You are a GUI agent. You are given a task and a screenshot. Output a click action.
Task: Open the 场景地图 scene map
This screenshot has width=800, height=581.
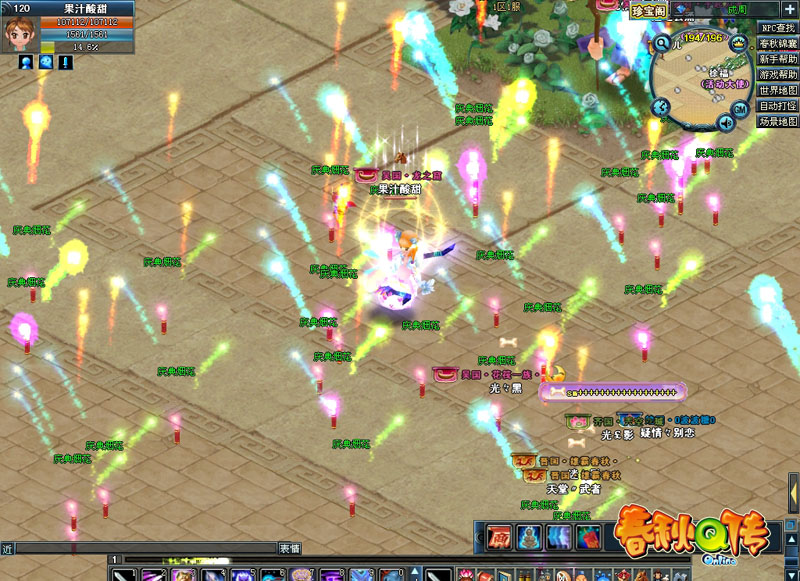(779, 121)
